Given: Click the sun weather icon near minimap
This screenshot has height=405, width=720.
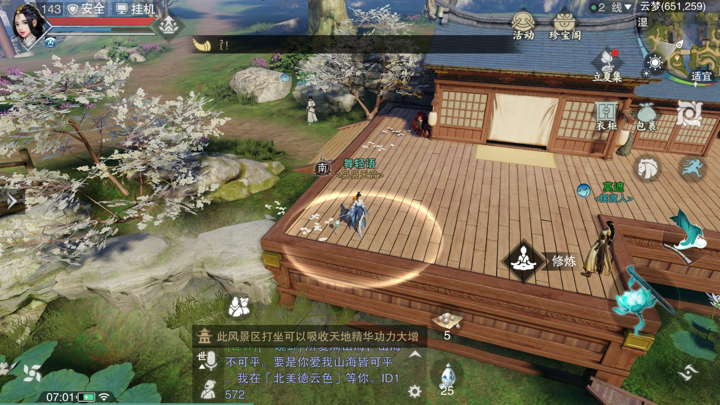Looking at the screenshot, I should (655, 63).
